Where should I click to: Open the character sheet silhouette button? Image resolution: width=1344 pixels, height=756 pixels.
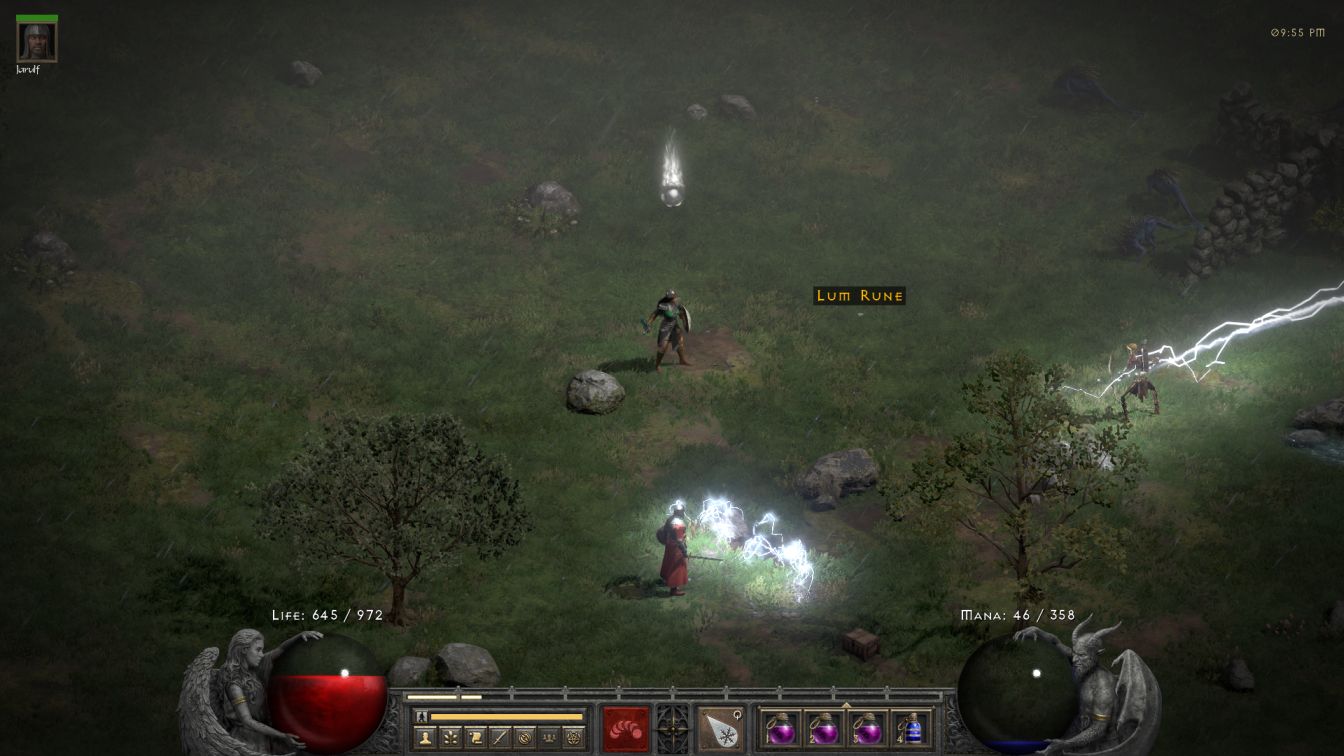[426, 738]
